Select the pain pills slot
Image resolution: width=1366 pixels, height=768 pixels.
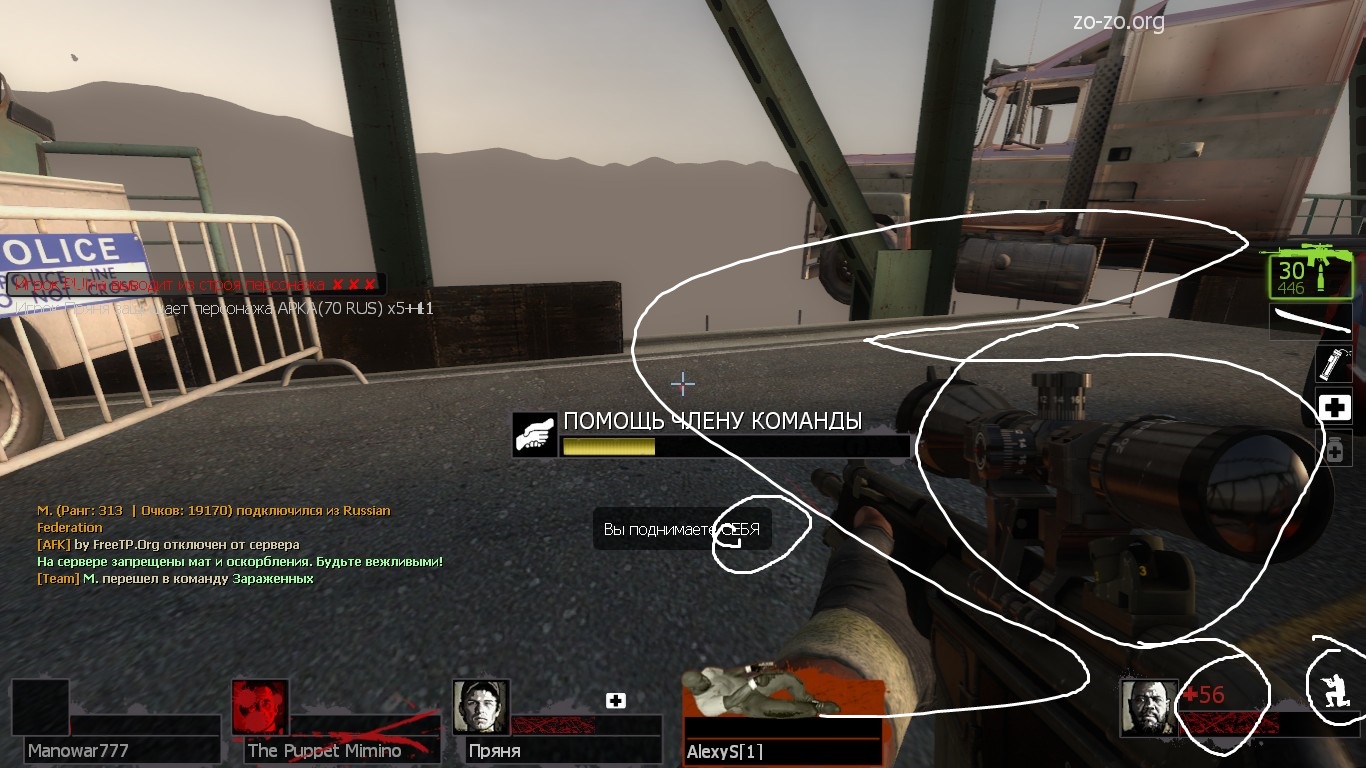tap(1334, 449)
